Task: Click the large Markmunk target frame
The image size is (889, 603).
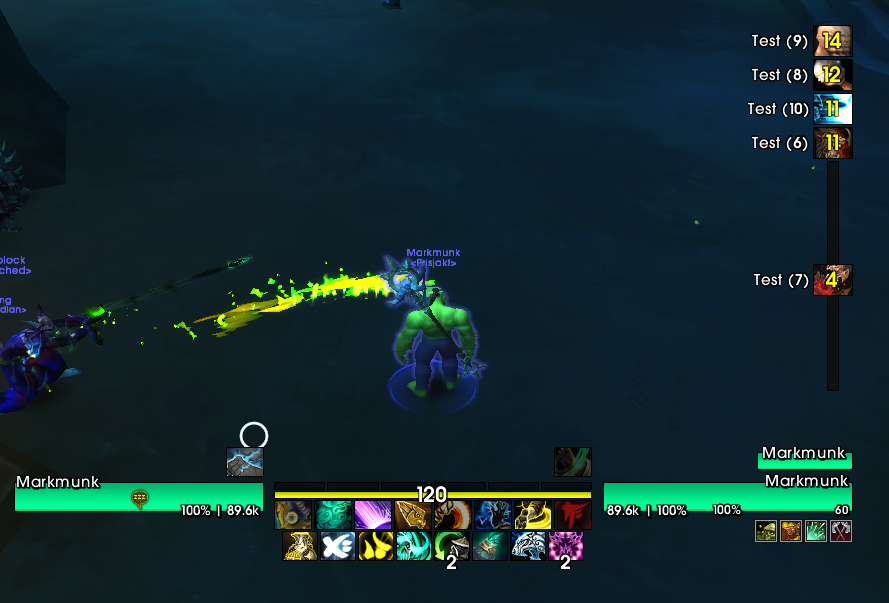Action: click(x=727, y=496)
